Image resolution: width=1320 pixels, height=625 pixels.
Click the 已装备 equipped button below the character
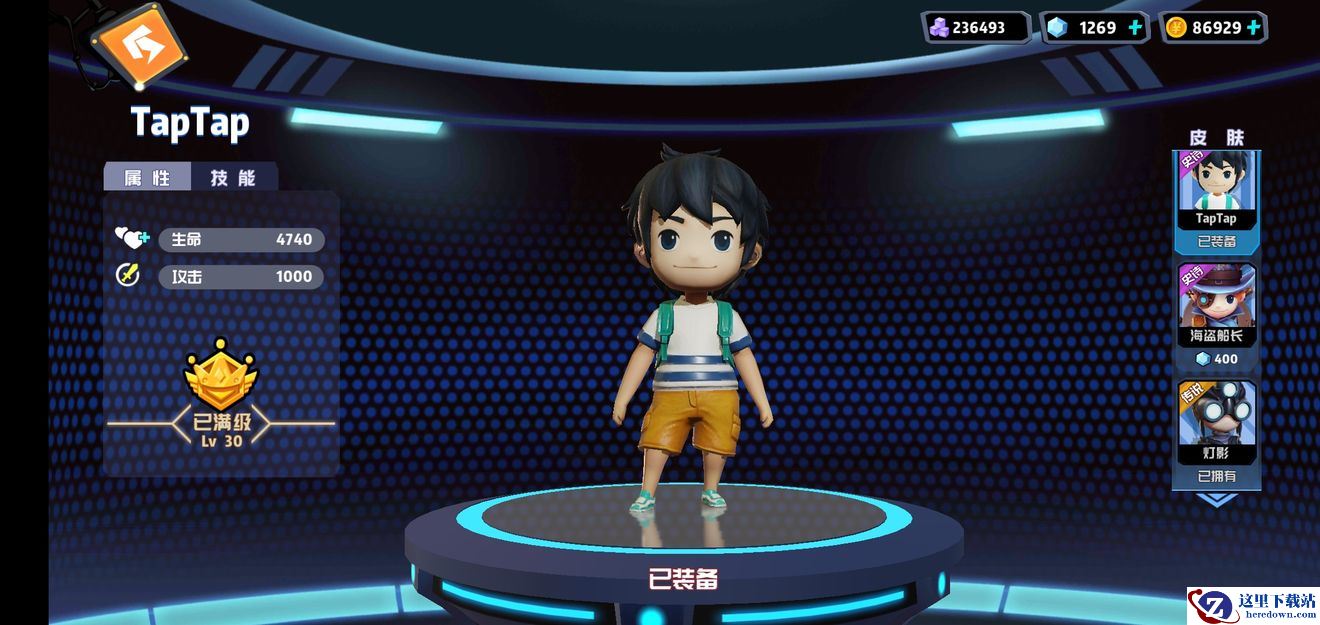coord(684,578)
